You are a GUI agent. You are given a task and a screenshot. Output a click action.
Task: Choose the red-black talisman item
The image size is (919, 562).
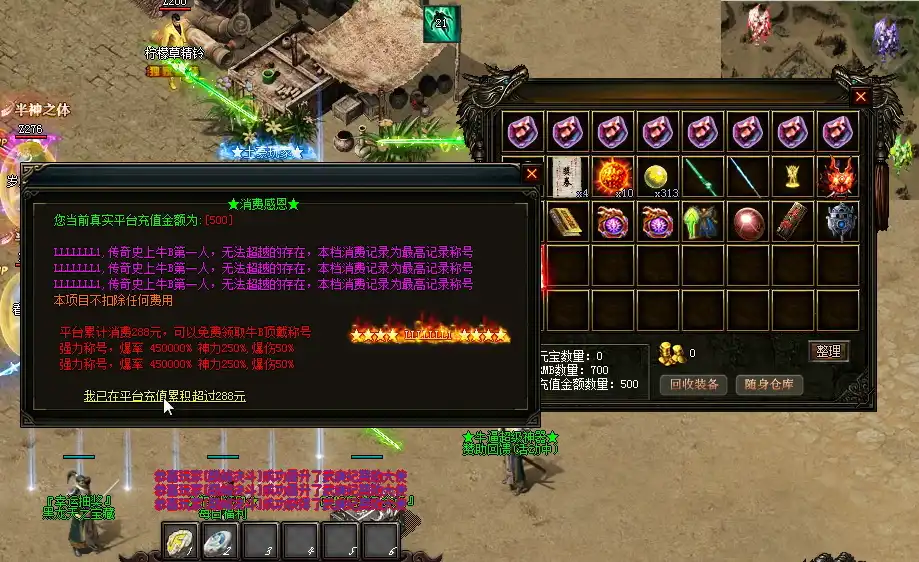791,221
